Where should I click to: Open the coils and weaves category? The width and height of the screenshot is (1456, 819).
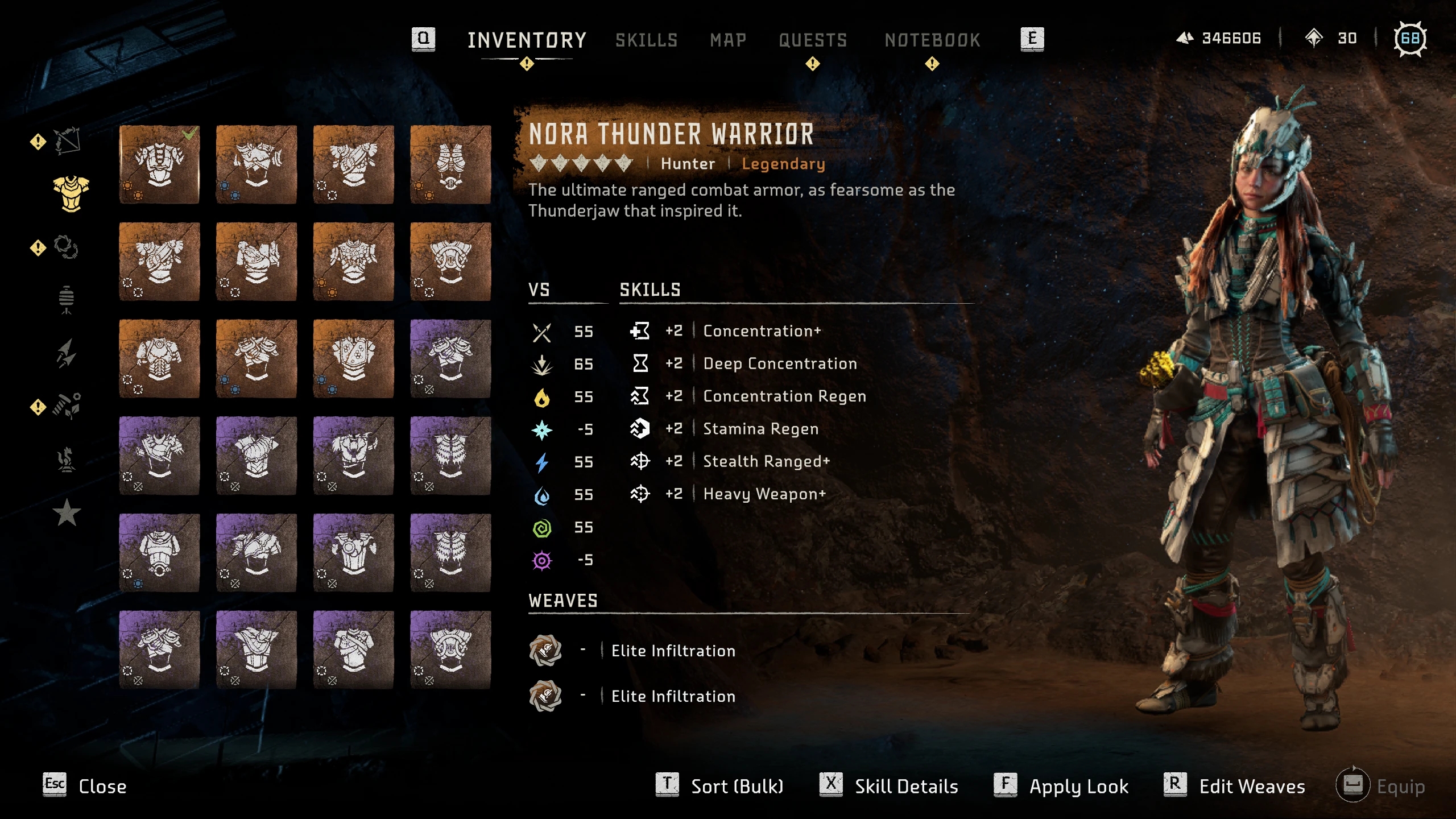[x=66, y=247]
